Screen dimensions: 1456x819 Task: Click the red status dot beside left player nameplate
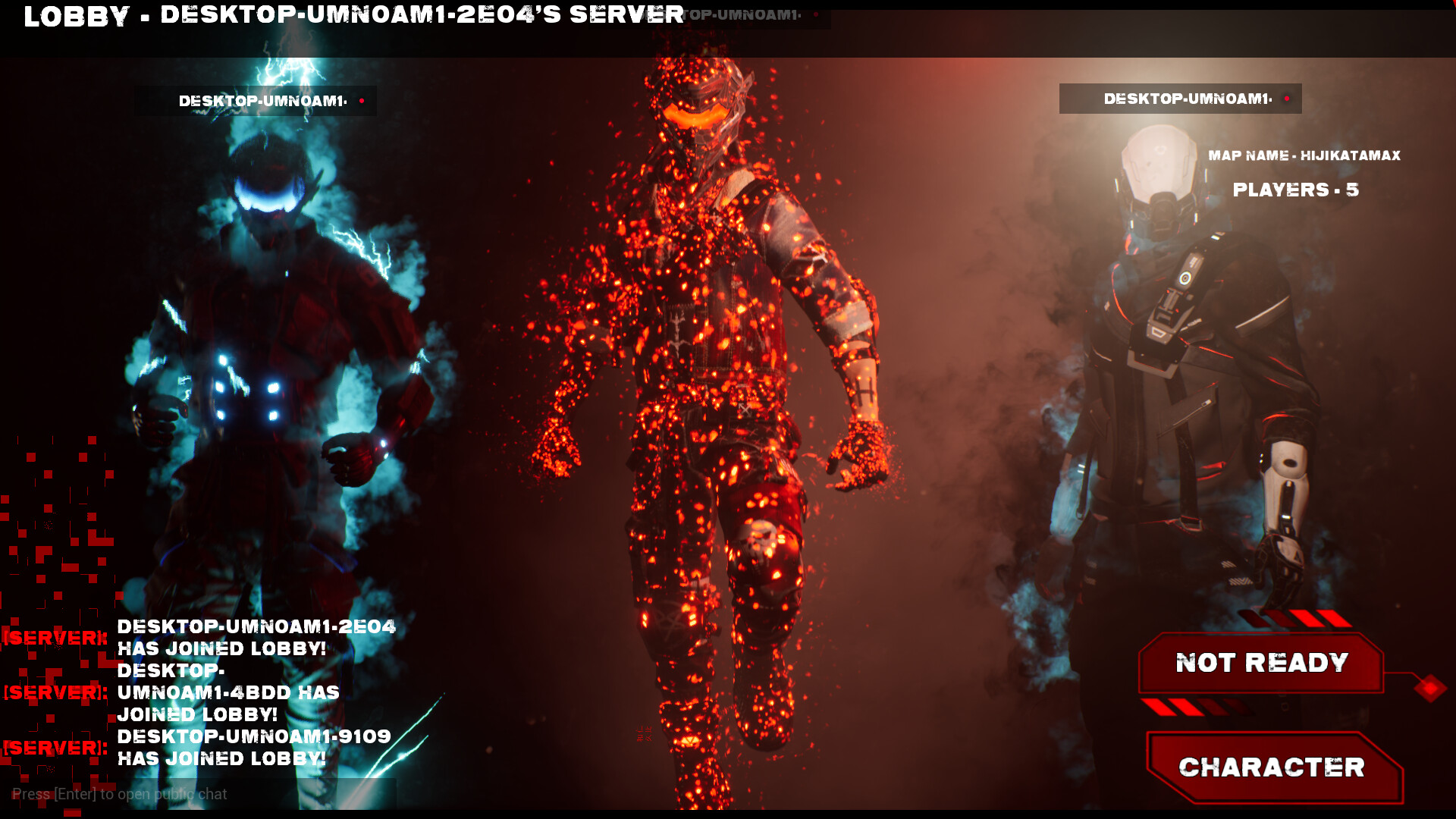[x=362, y=99]
